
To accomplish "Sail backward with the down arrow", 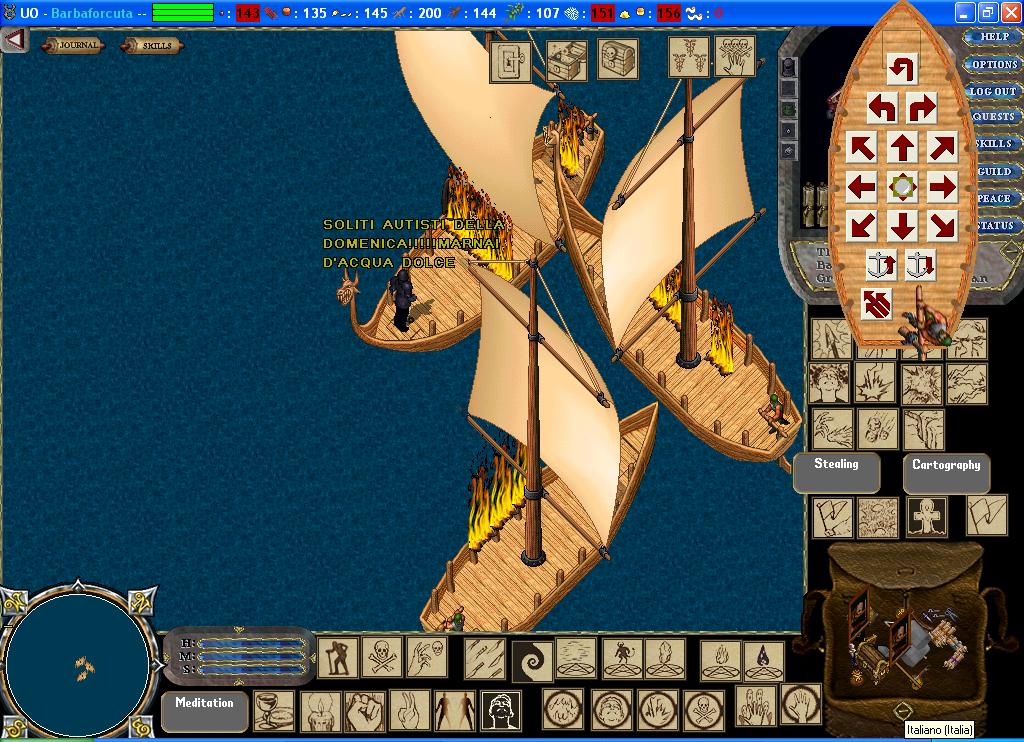I will click(902, 225).
